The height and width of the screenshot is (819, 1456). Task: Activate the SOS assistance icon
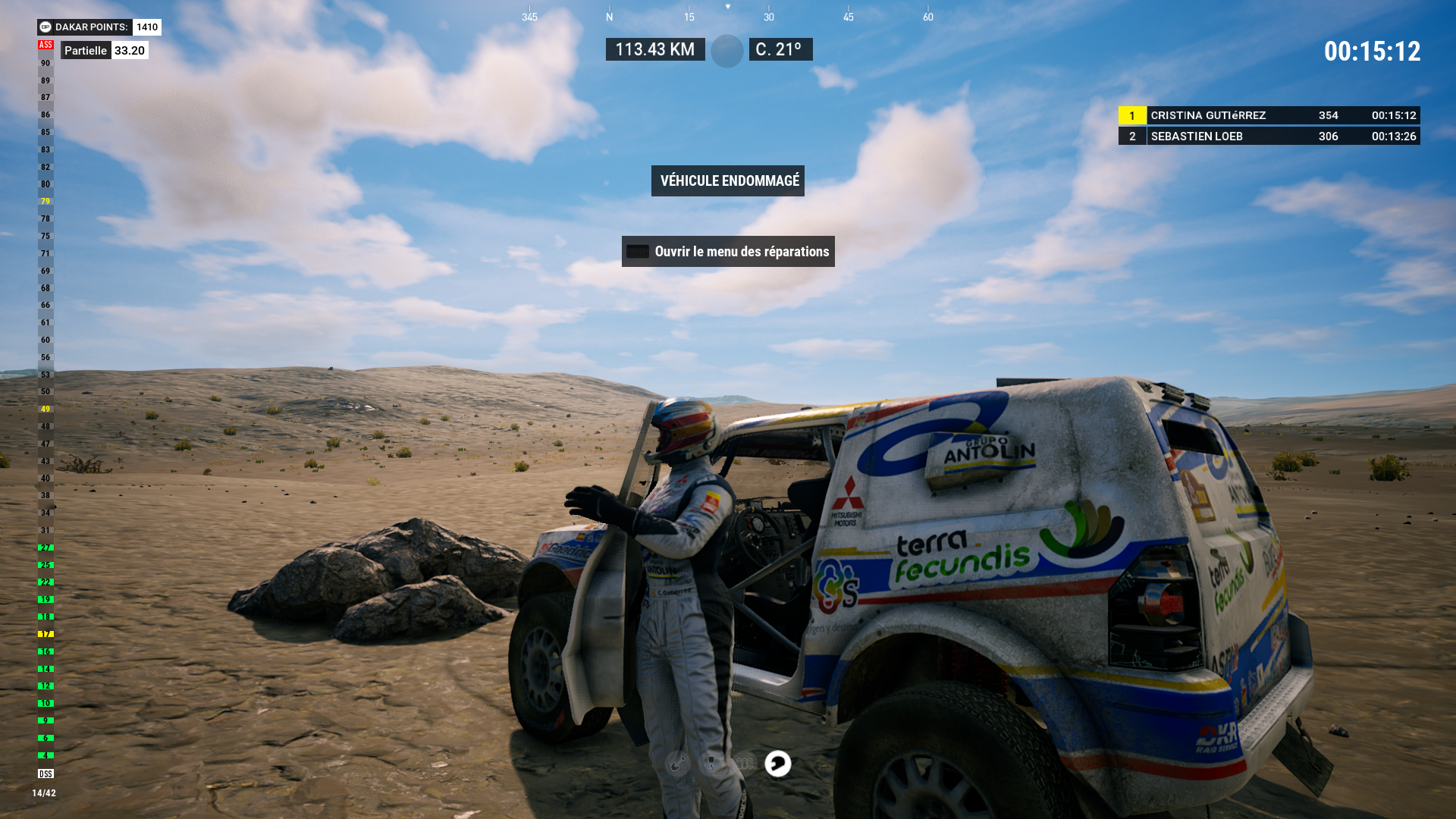[x=745, y=764]
